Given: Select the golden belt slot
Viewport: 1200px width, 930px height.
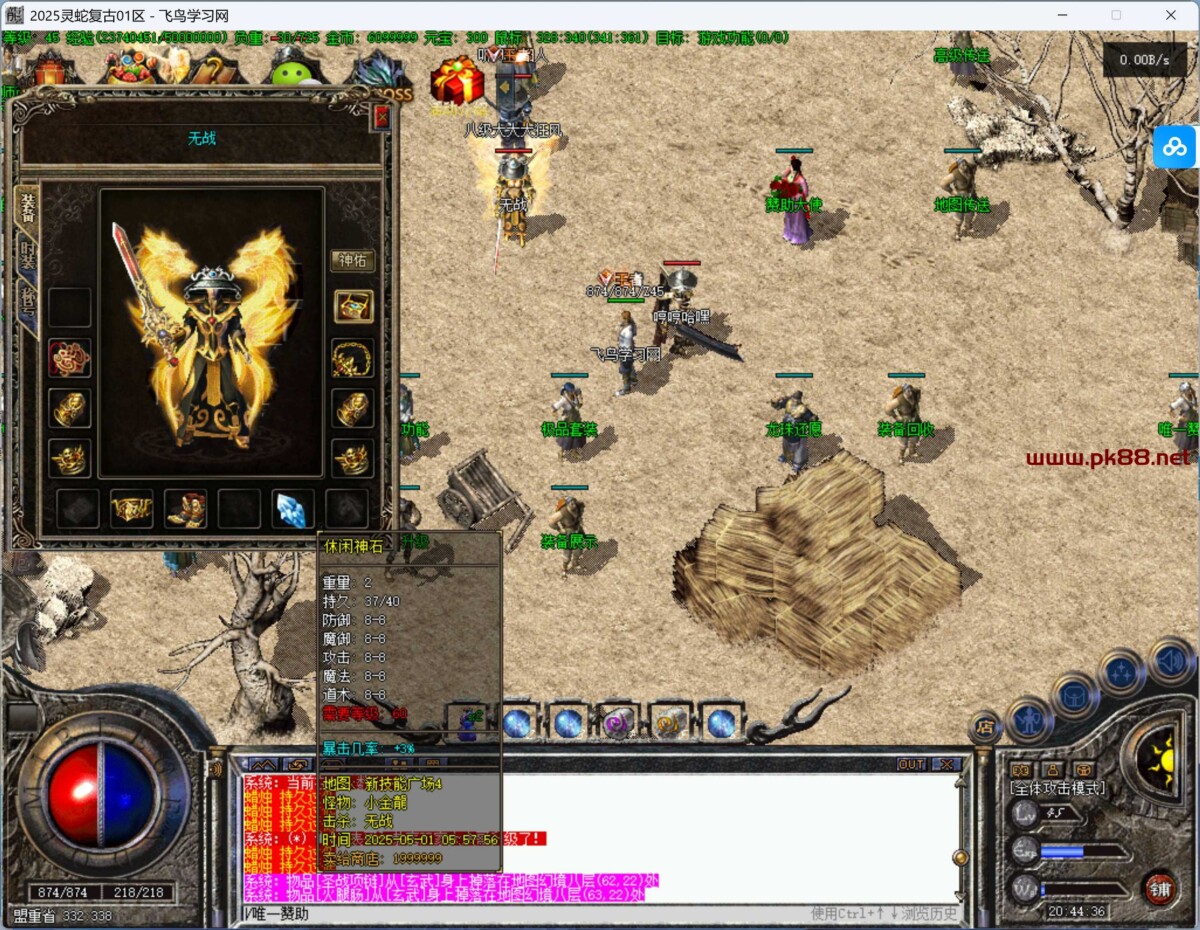Looking at the screenshot, I should point(131,508).
